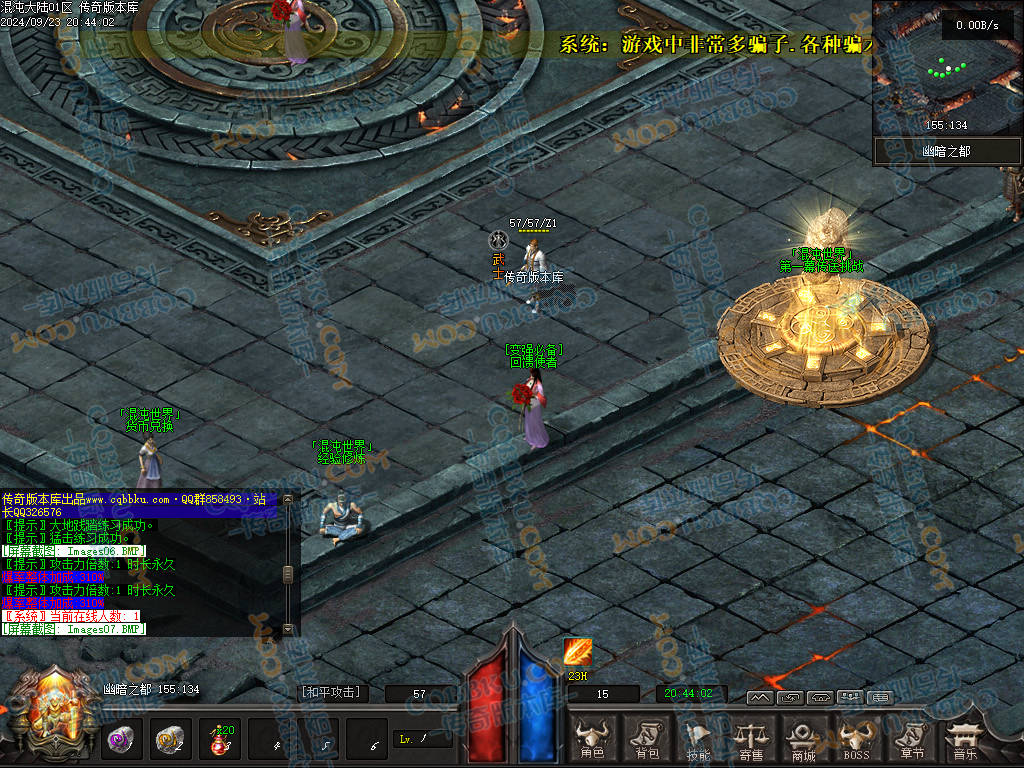
Task: Open the 章节 chapter menu
Action: click(910, 738)
